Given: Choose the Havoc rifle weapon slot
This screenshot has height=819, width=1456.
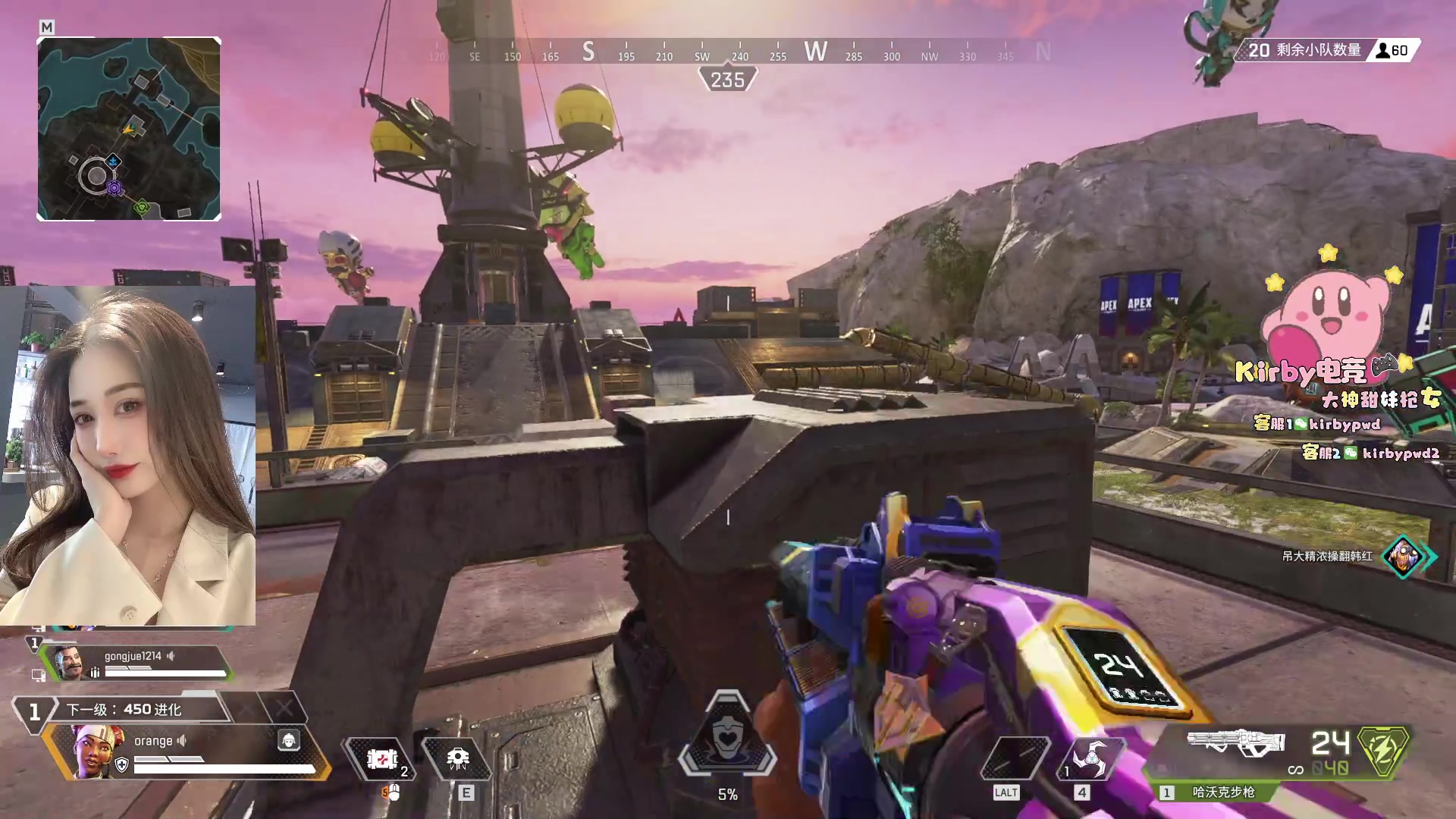Looking at the screenshot, I should click(x=1235, y=742).
